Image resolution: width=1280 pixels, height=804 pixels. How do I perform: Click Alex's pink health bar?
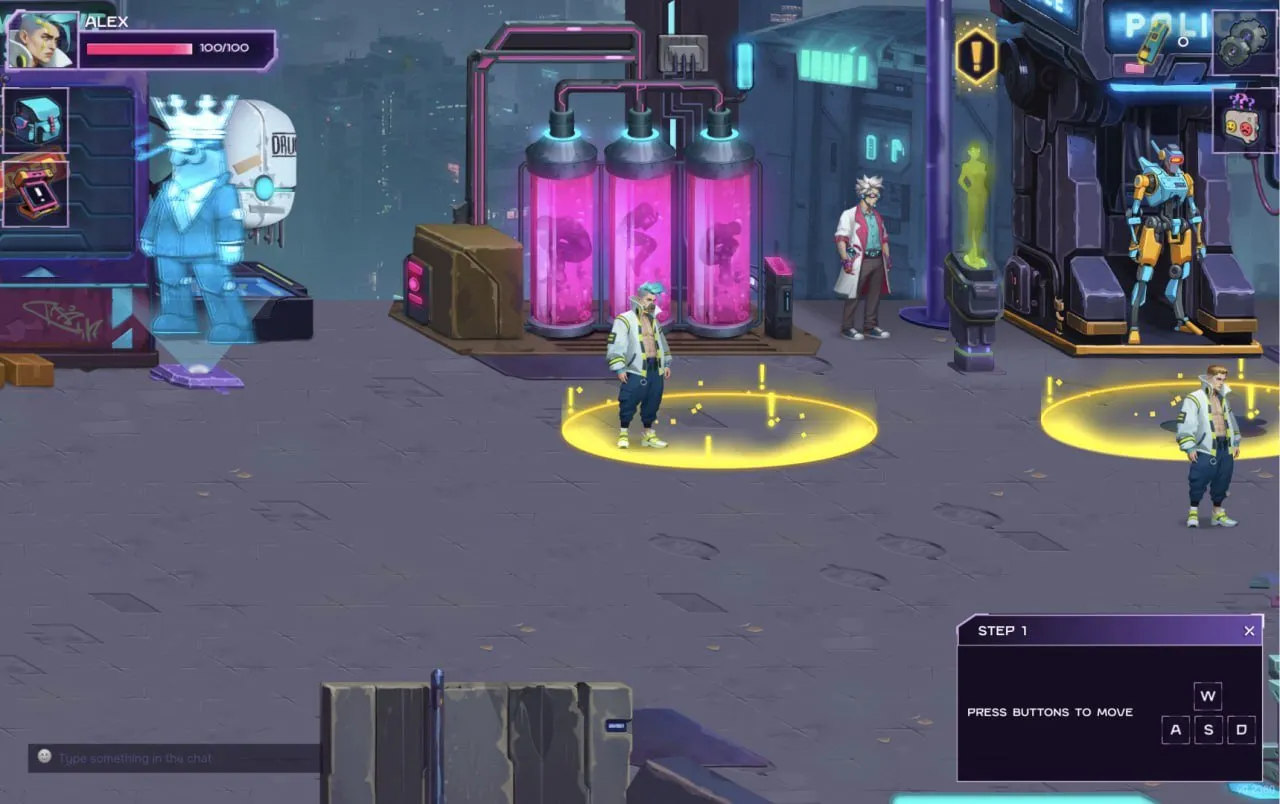point(140,46)
